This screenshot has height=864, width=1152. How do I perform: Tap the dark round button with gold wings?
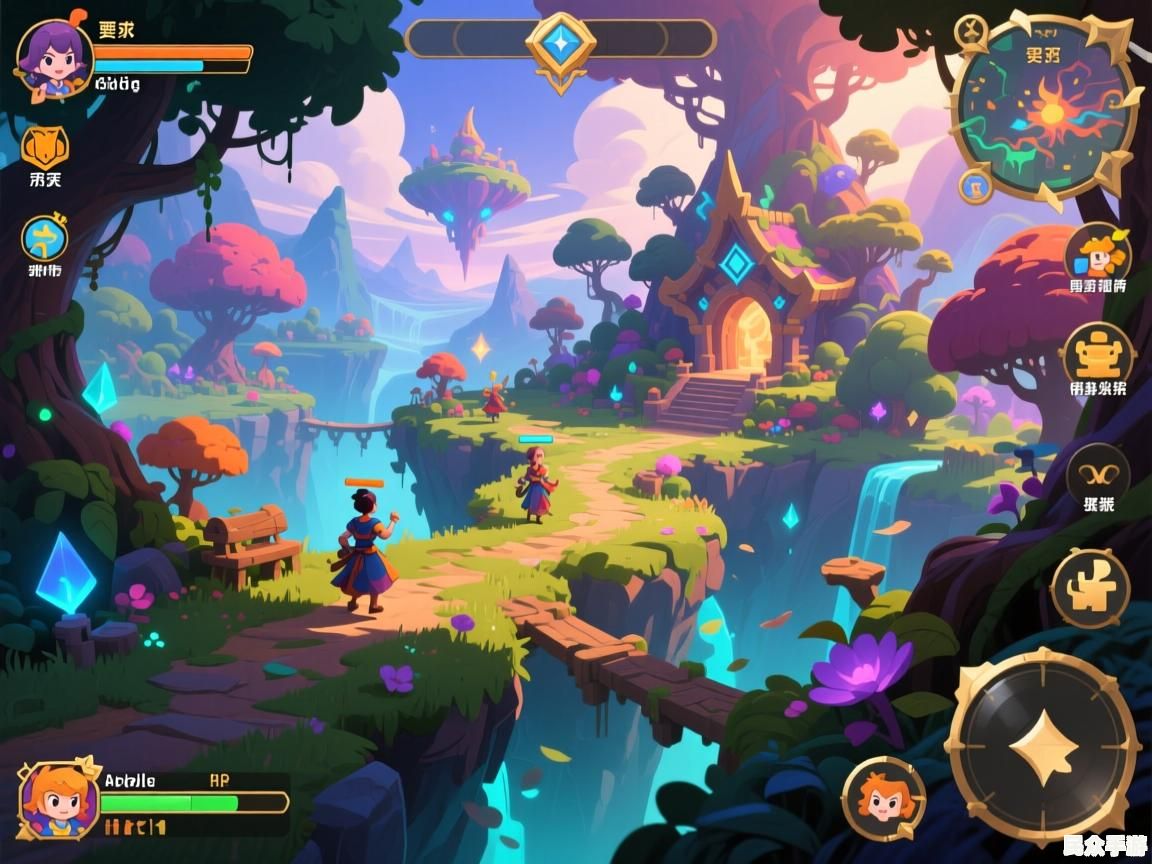pos(1098,473)
